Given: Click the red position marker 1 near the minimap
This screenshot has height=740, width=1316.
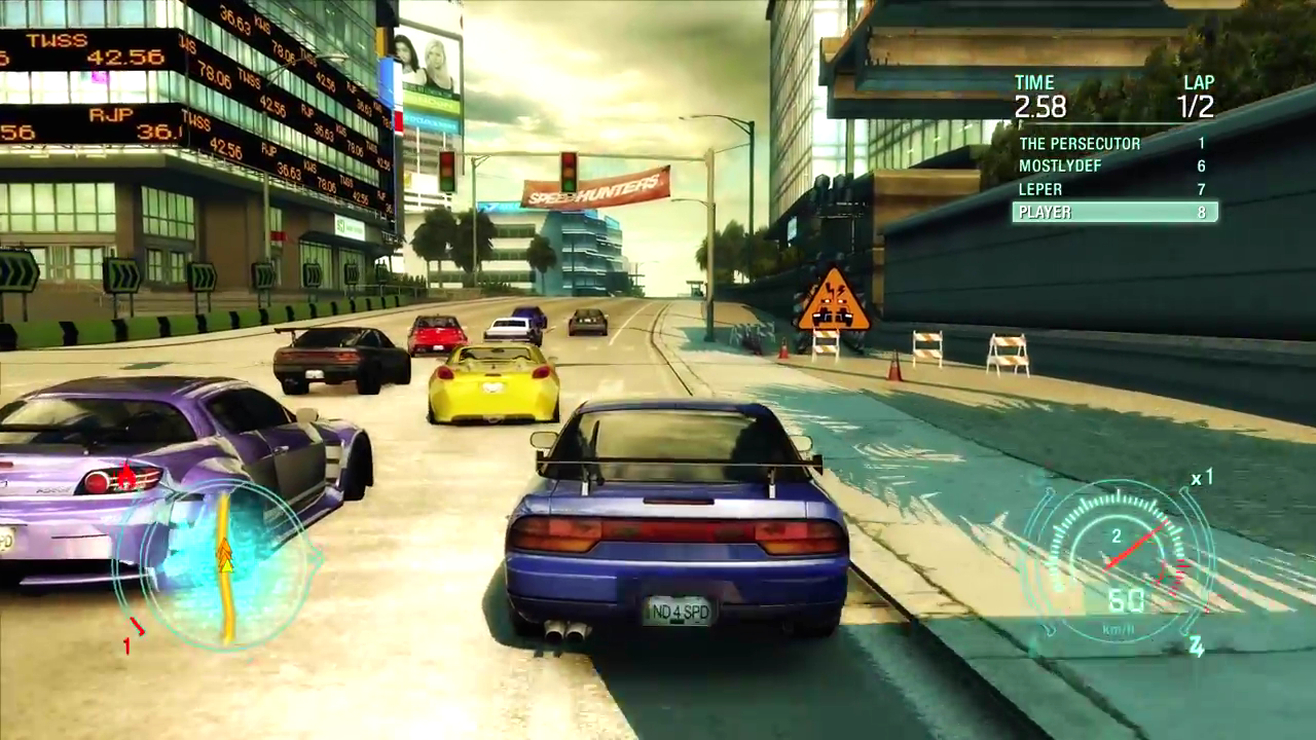Looking at the screenshot, I should pos(128,643).
